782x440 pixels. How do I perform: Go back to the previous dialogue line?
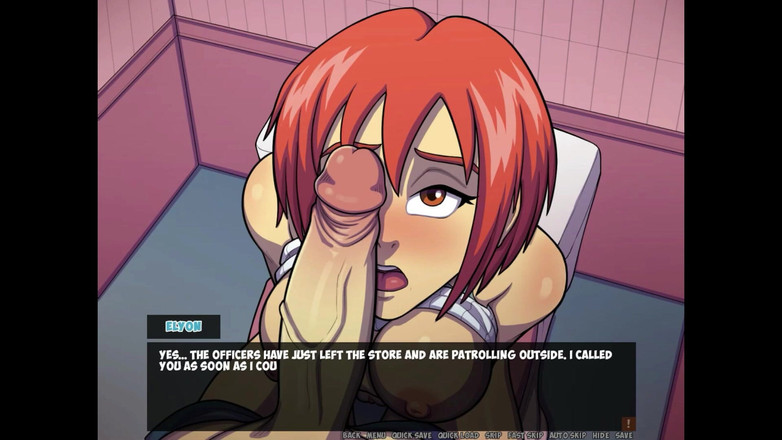[351, 435]
